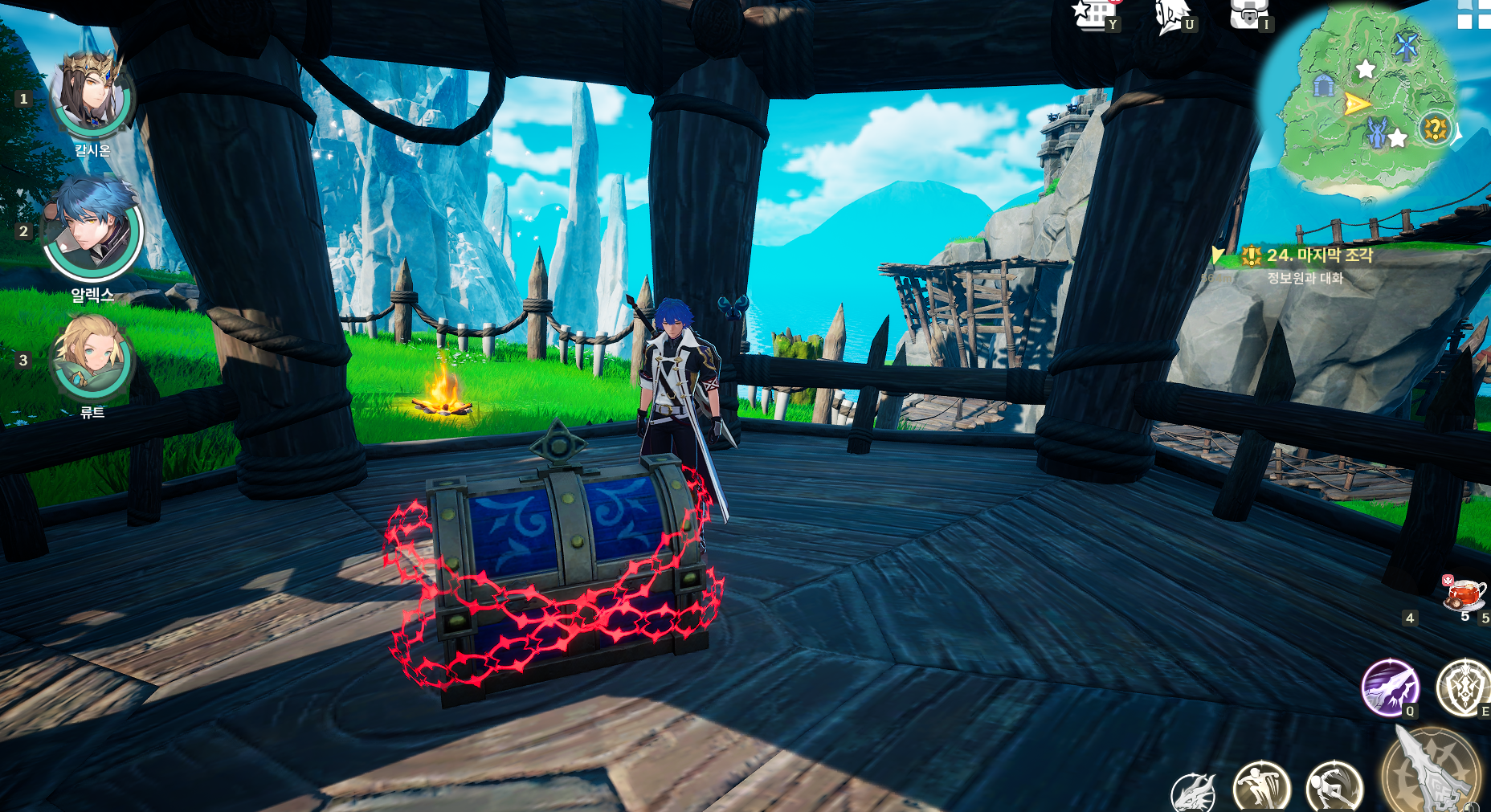Viewport: 1491px width, 812px height.
Task: Open the four-square main menu grid
Action: (1474, 13)
